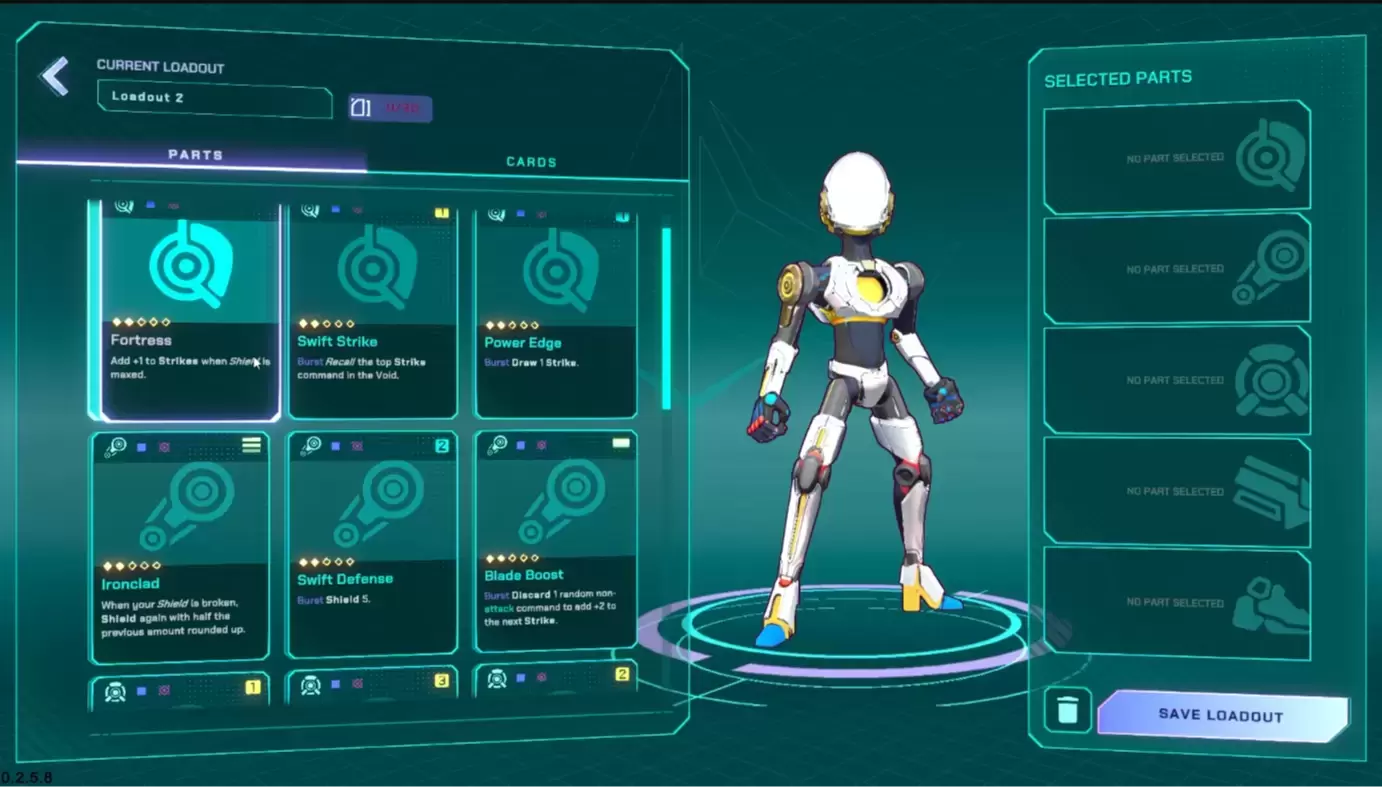Image resolution: width=1382 pixels, height=787 pixels.
Task: Select the empty leg and foot part slot
Action: [1176, 603]
